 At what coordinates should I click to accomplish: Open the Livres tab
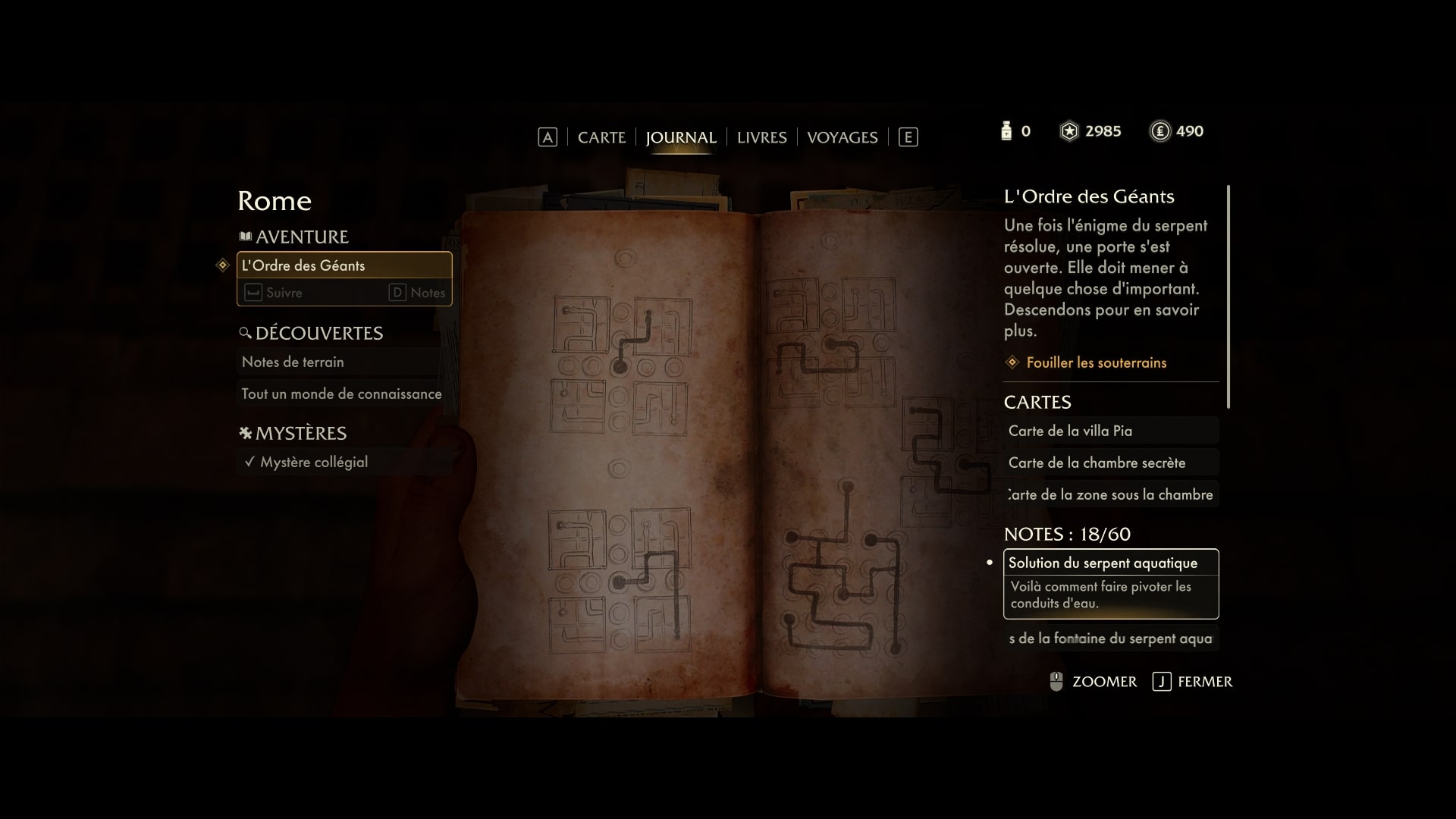coord(761,137)
